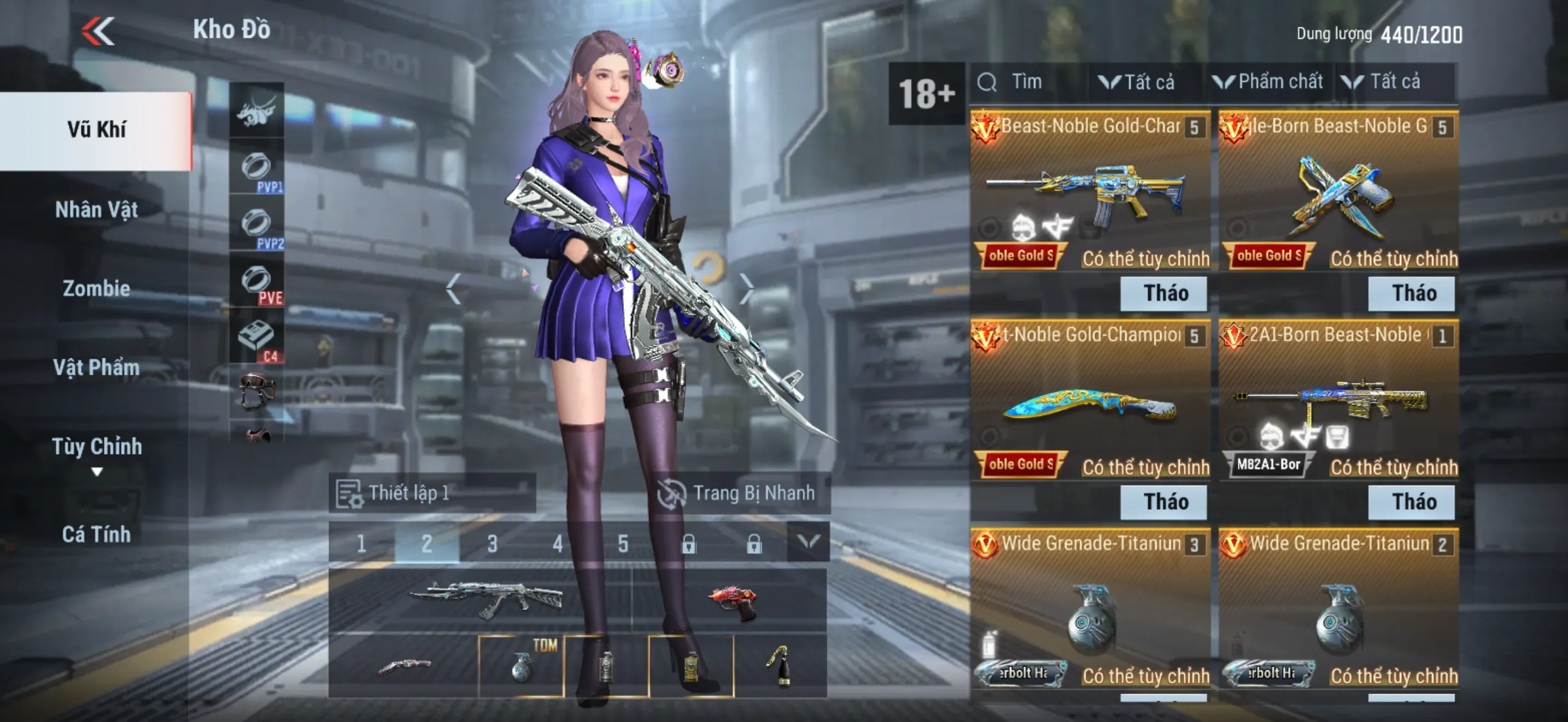The width and height of the screenshot is (1568, 722).
Task: Select the red pistol secondary slot
Action: [732, 599]
